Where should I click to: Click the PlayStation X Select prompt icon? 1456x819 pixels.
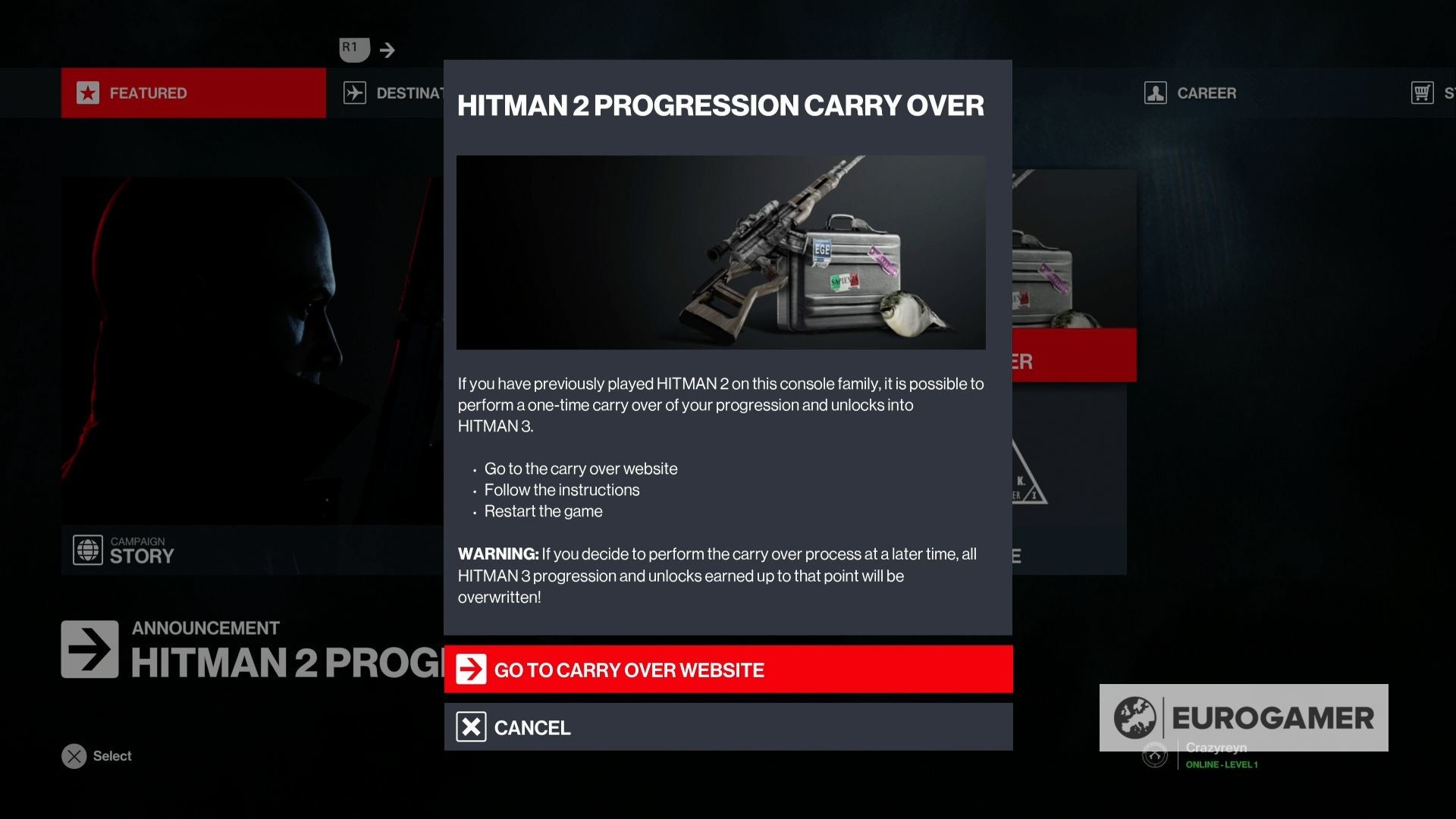73,755
